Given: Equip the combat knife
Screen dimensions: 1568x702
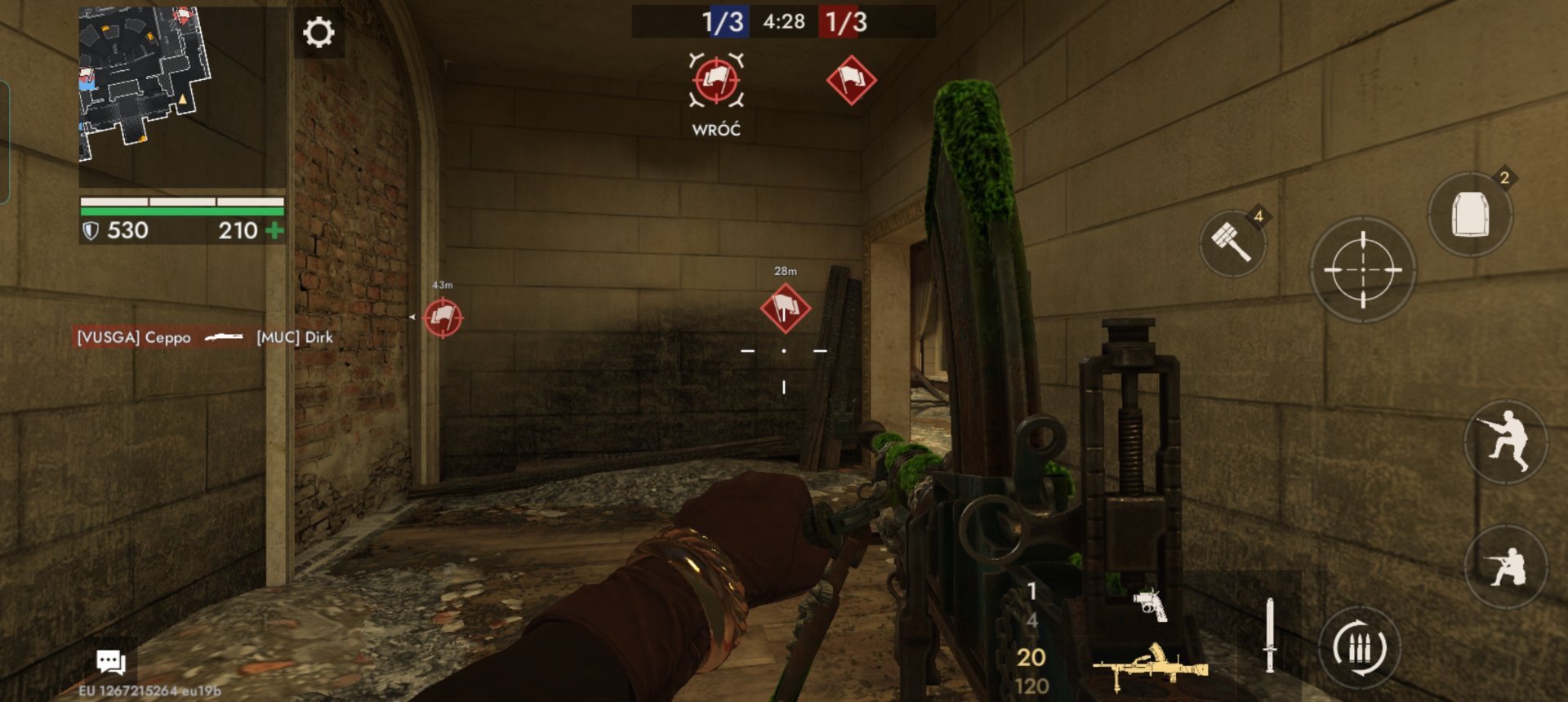Looking at the screenshot, I should (x=1269, y=635).
